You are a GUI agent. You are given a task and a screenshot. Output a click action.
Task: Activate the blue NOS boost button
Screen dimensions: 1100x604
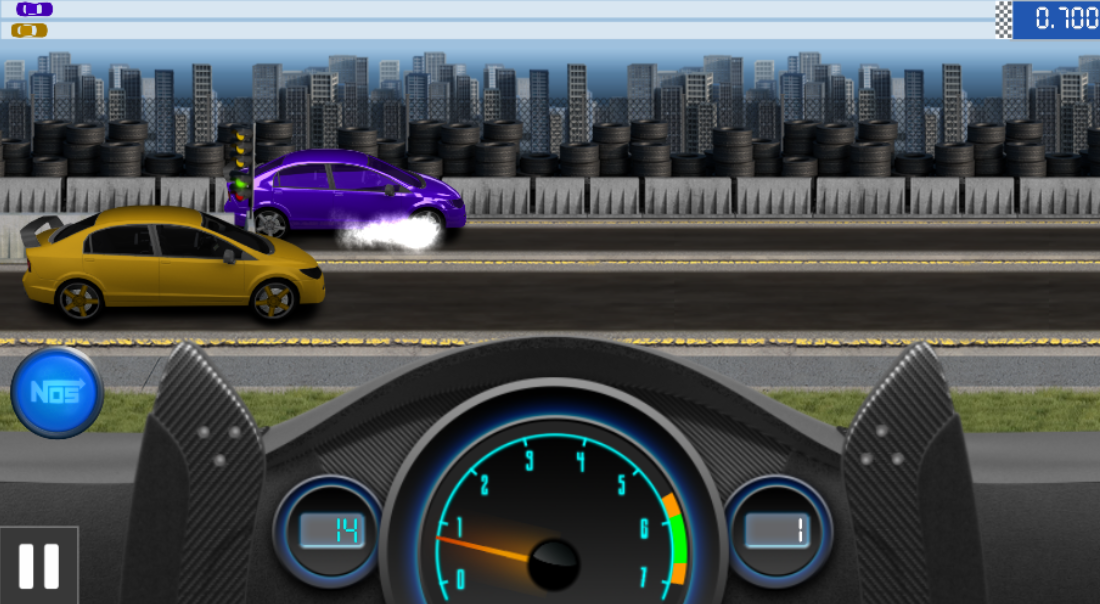coord(57,391)
